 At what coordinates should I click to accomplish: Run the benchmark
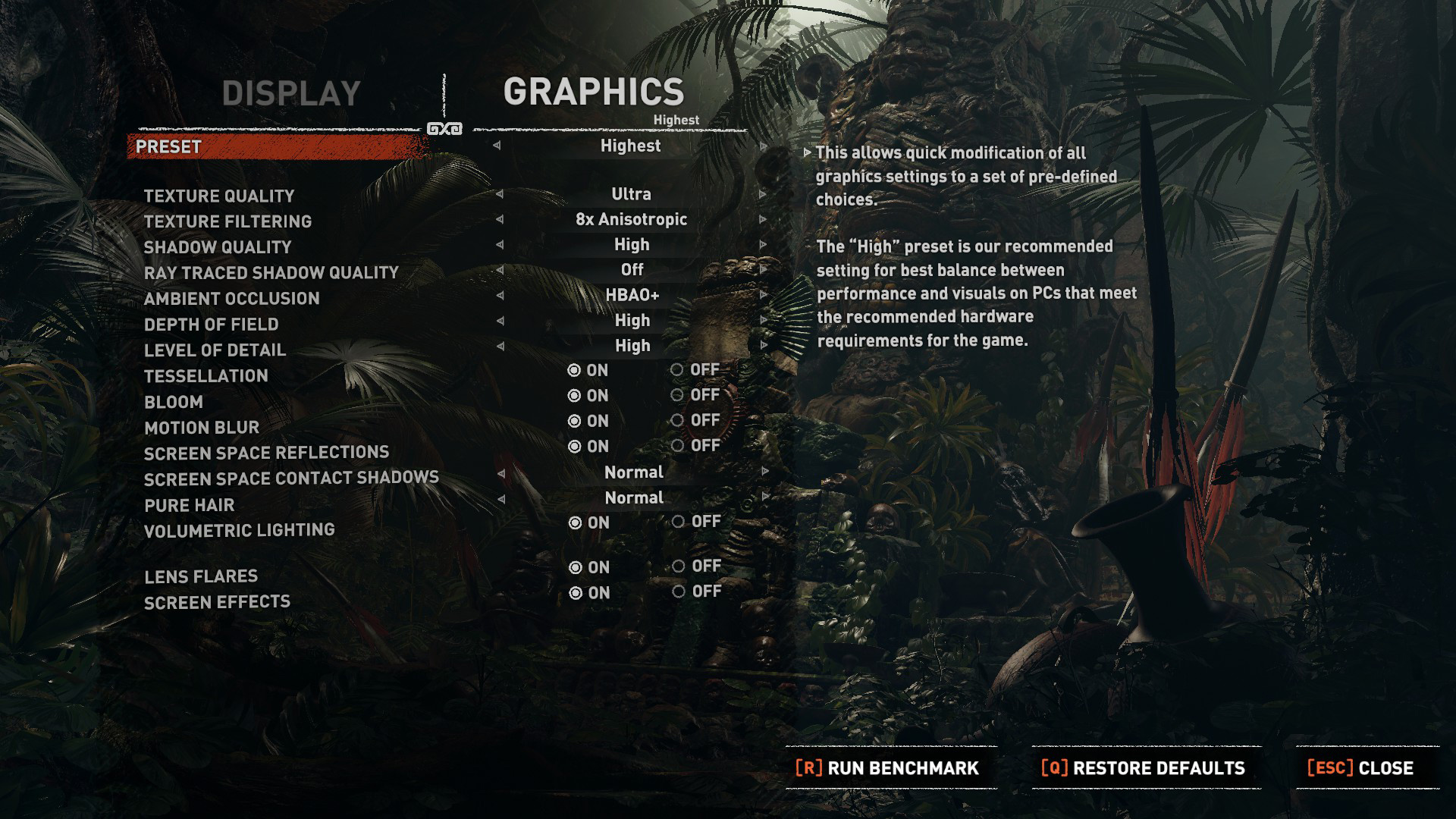click(x=887, y=768)
